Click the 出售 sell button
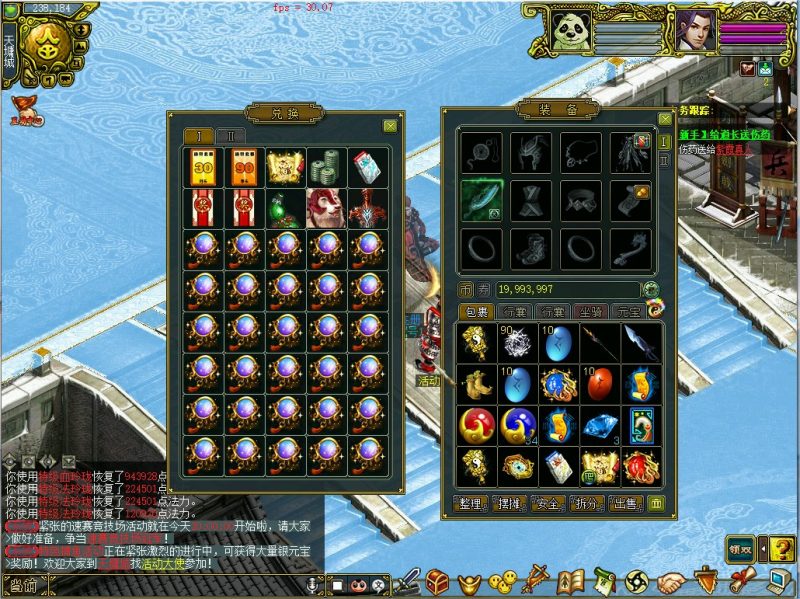Screen dimensions: 800x599 click(627, 502)
